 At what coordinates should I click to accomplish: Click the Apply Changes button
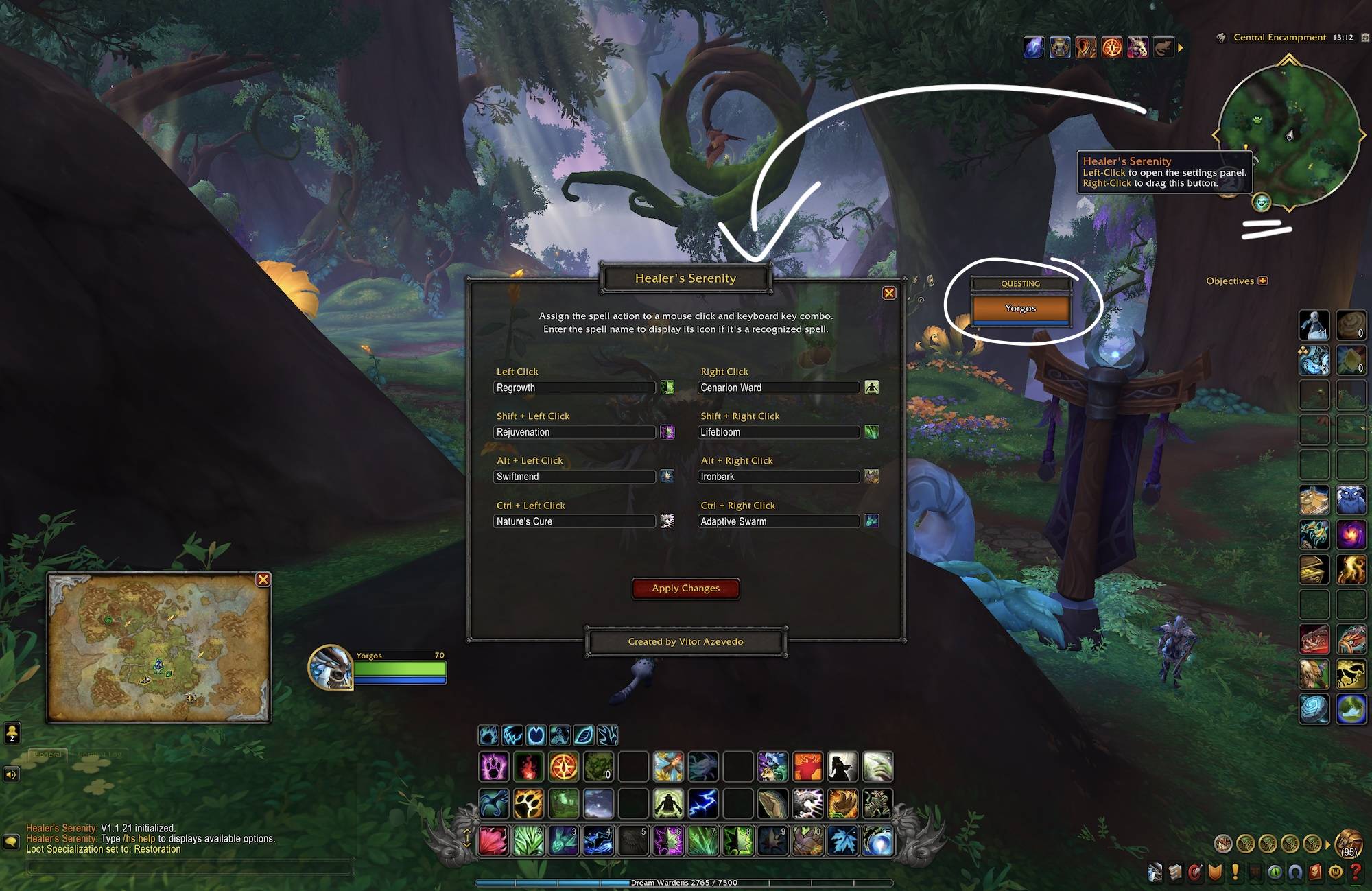coord(685,589)
